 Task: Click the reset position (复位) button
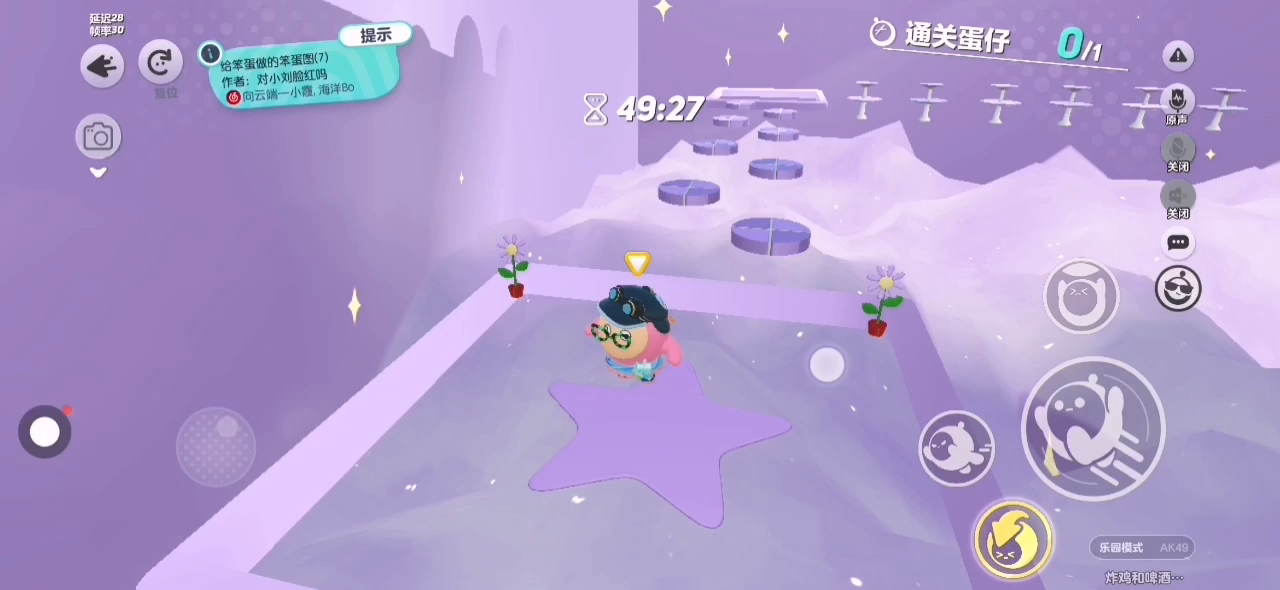tap(161, 62)
